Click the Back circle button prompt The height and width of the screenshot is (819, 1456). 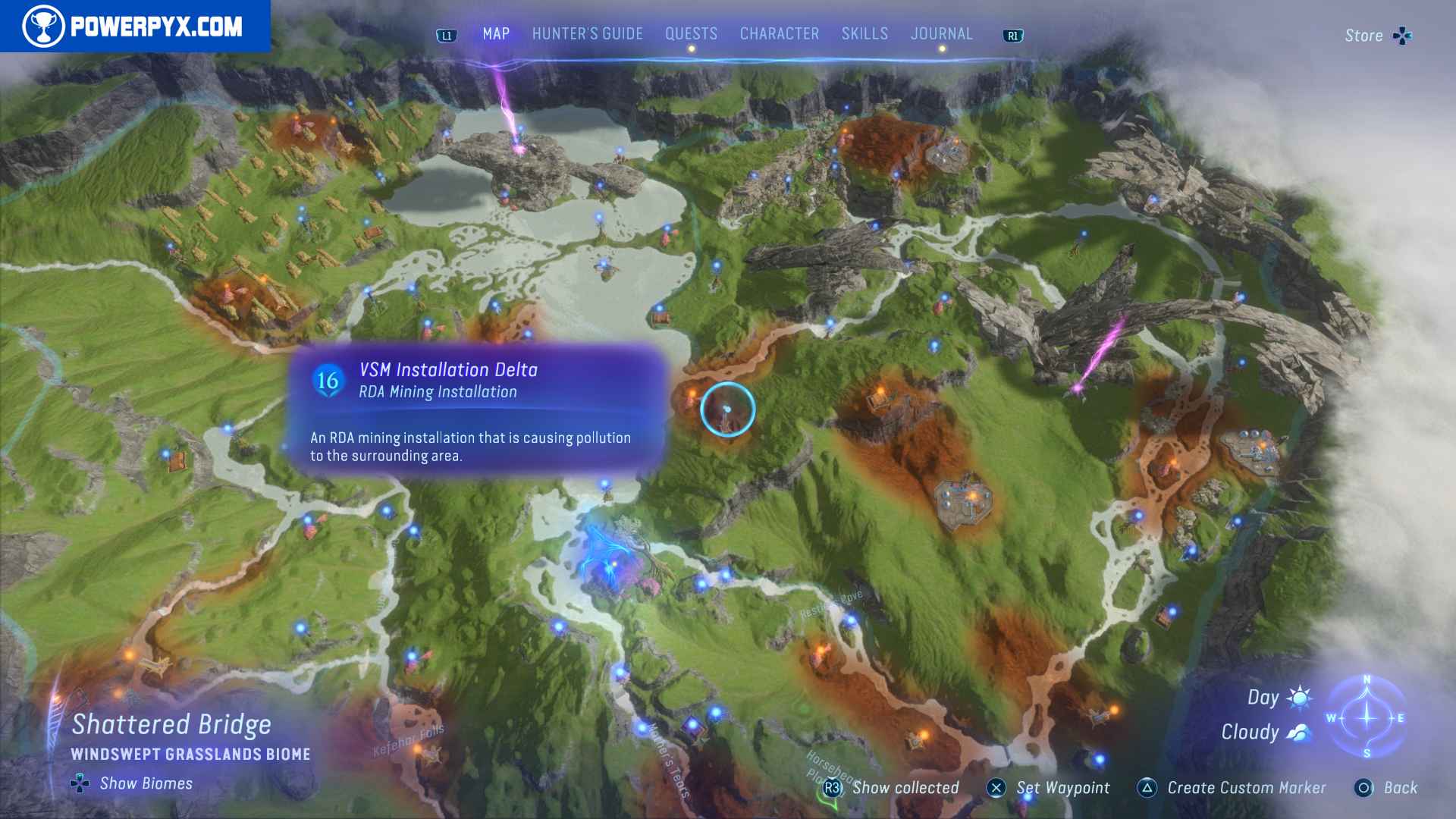1367,788
